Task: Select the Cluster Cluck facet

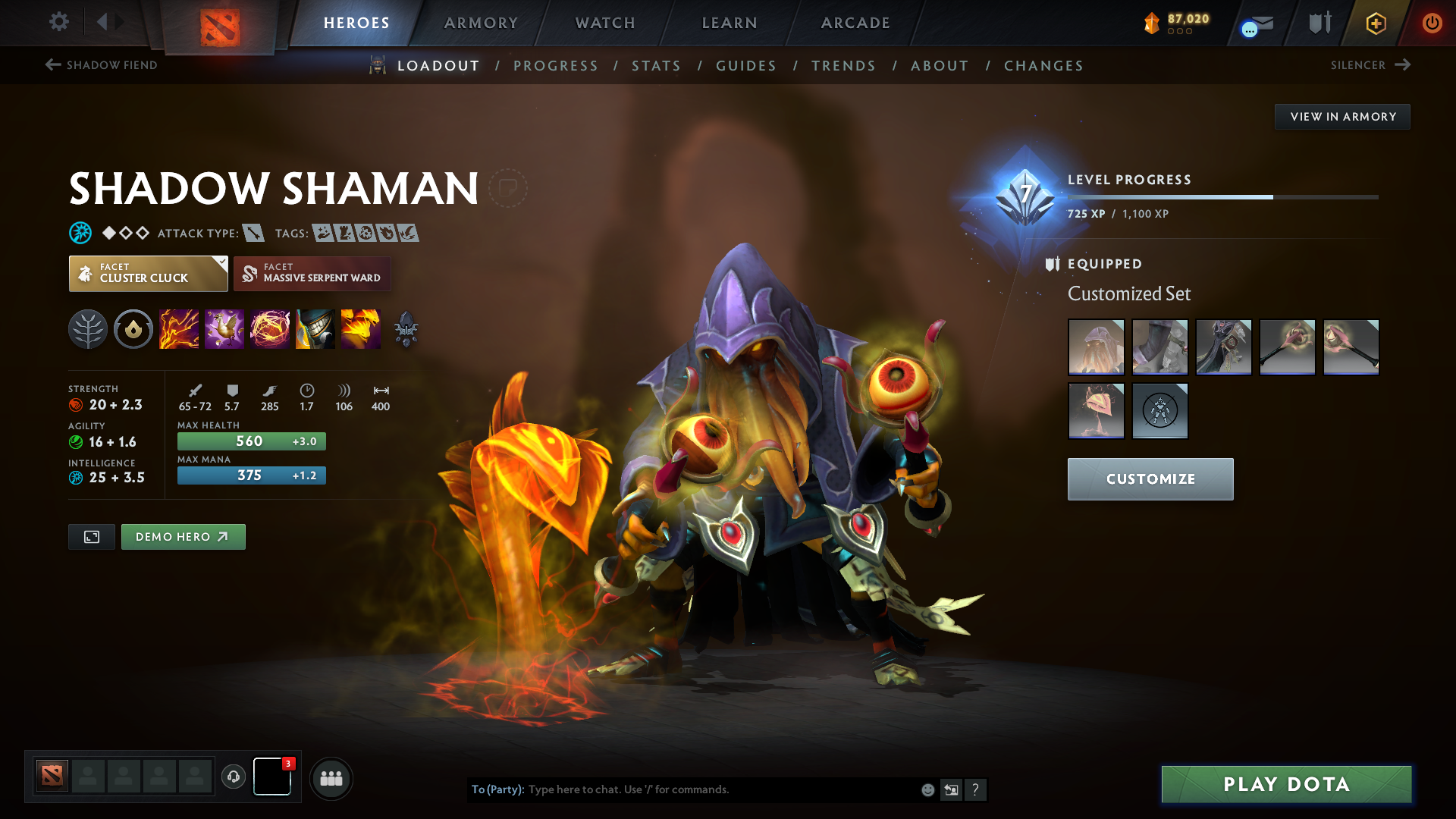Action: (x=148, y=273)
